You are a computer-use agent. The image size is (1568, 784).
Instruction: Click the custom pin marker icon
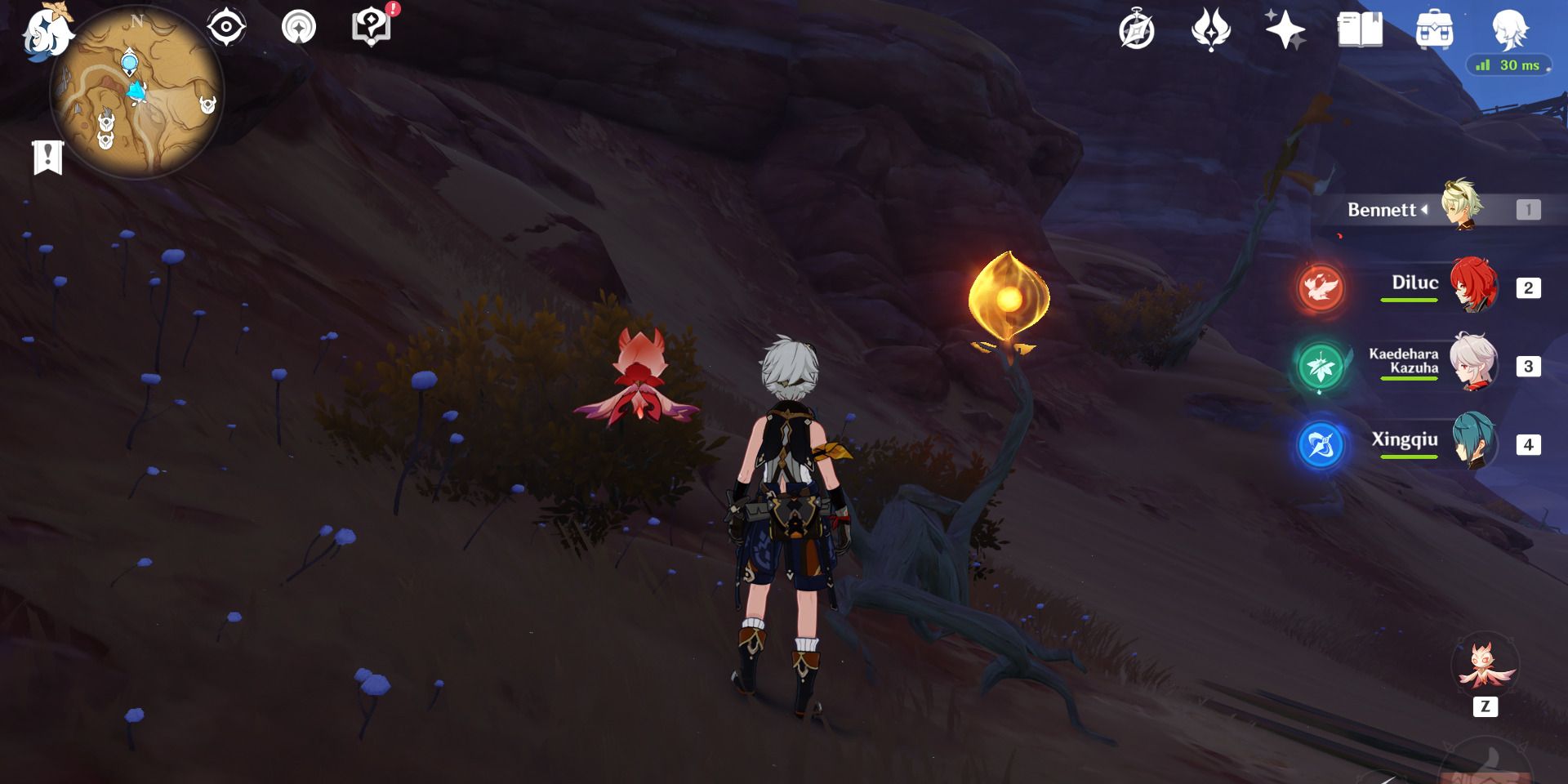(x=300, y=26)
